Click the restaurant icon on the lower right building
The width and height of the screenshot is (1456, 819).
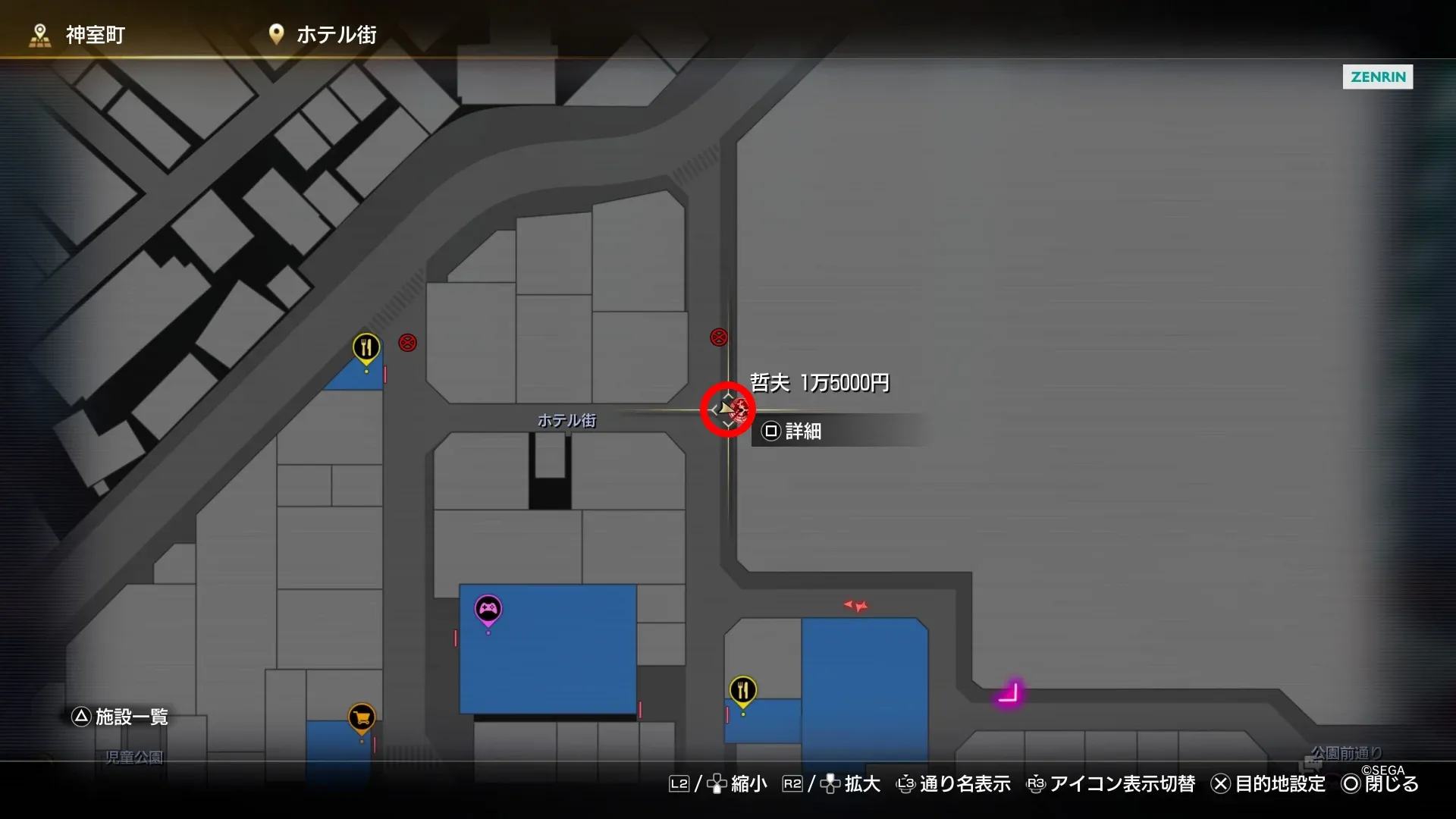click(x=742, y=689)
